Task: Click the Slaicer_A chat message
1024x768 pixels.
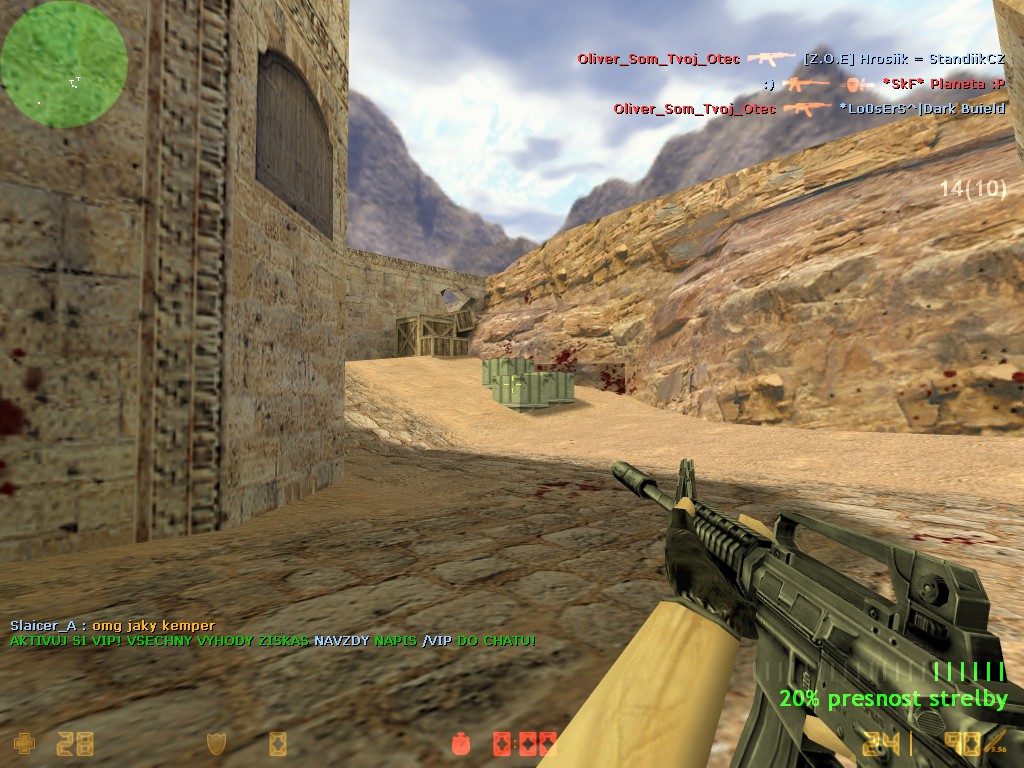Action: (112, 626)
